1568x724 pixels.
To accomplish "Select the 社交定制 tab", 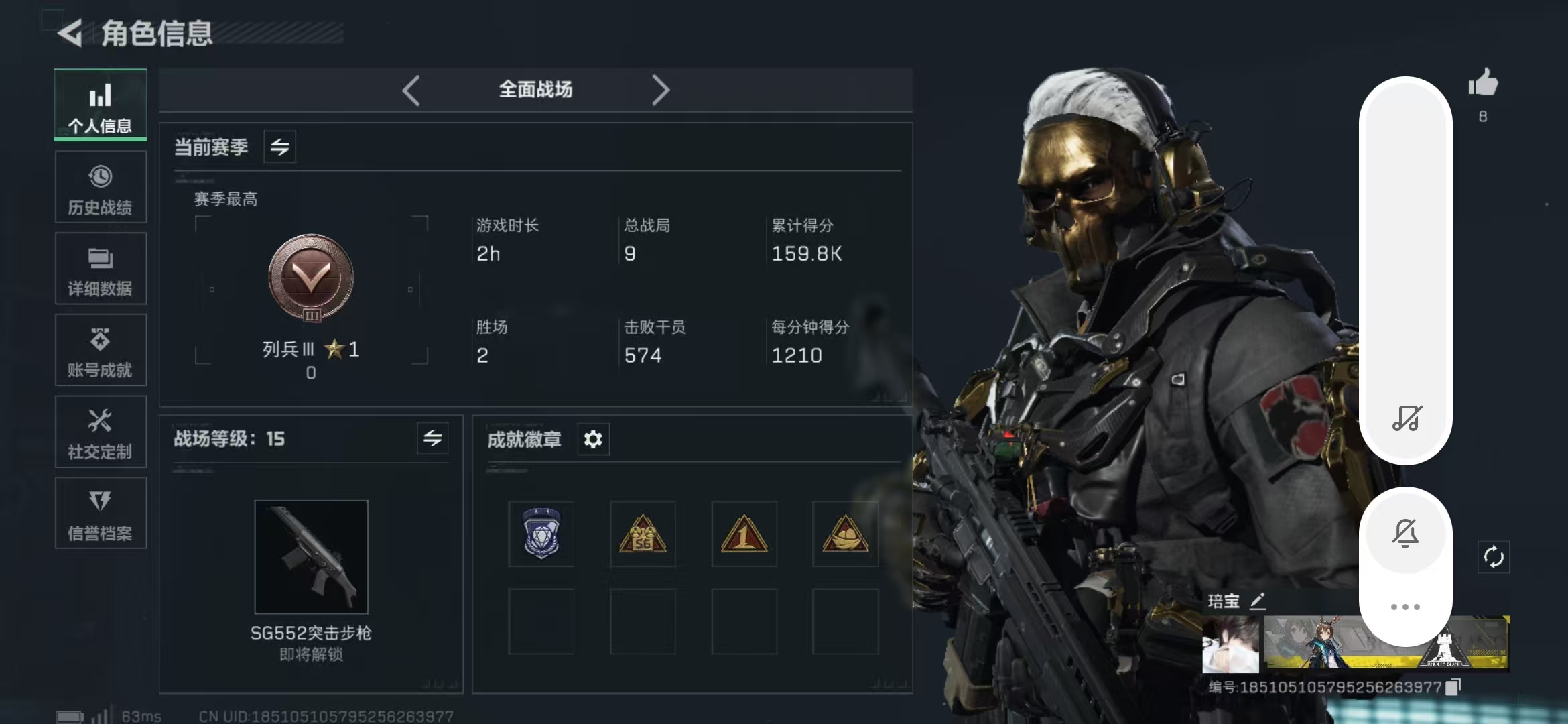I will pyautogui.click(x=101, y=432).
